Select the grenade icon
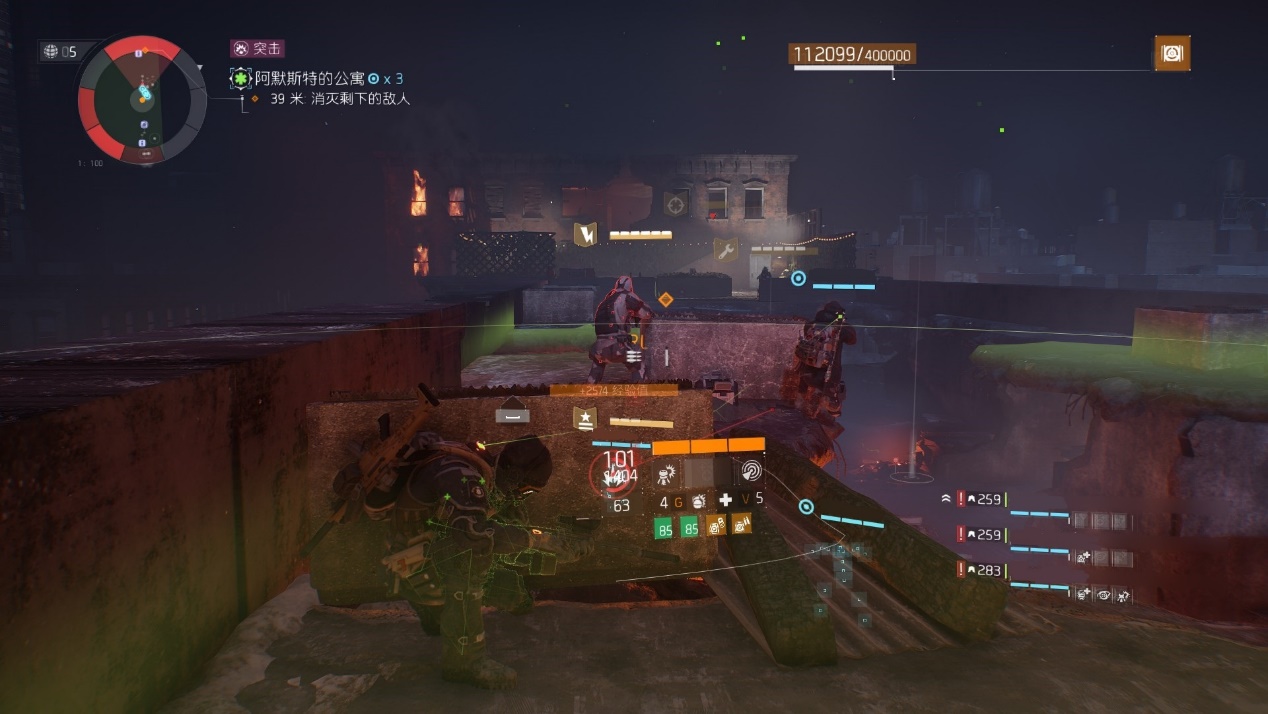This screenshot has width=1268, height=714. pyautogui.click(x=698, y=500)
